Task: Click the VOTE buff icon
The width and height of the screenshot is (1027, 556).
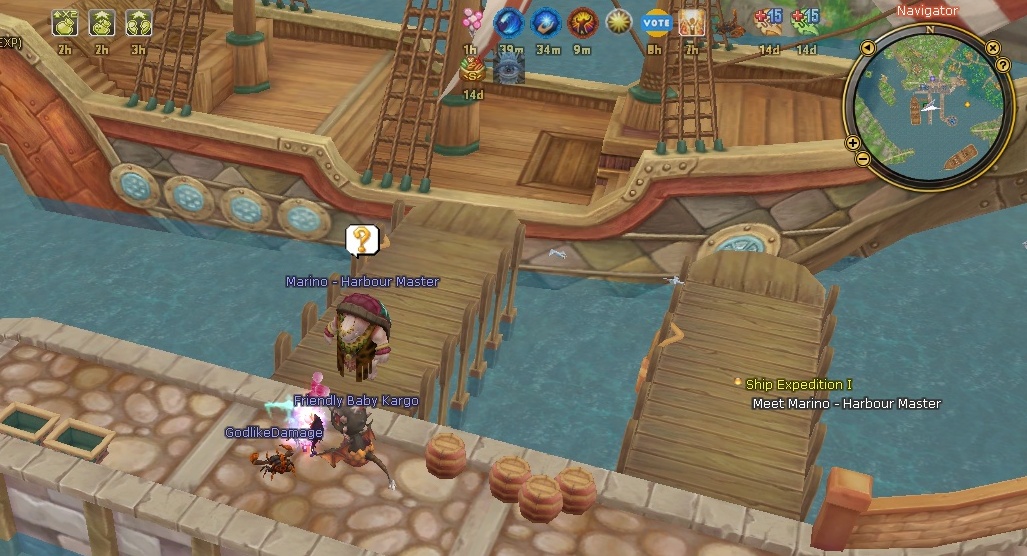Action: [x=656, y=22]
